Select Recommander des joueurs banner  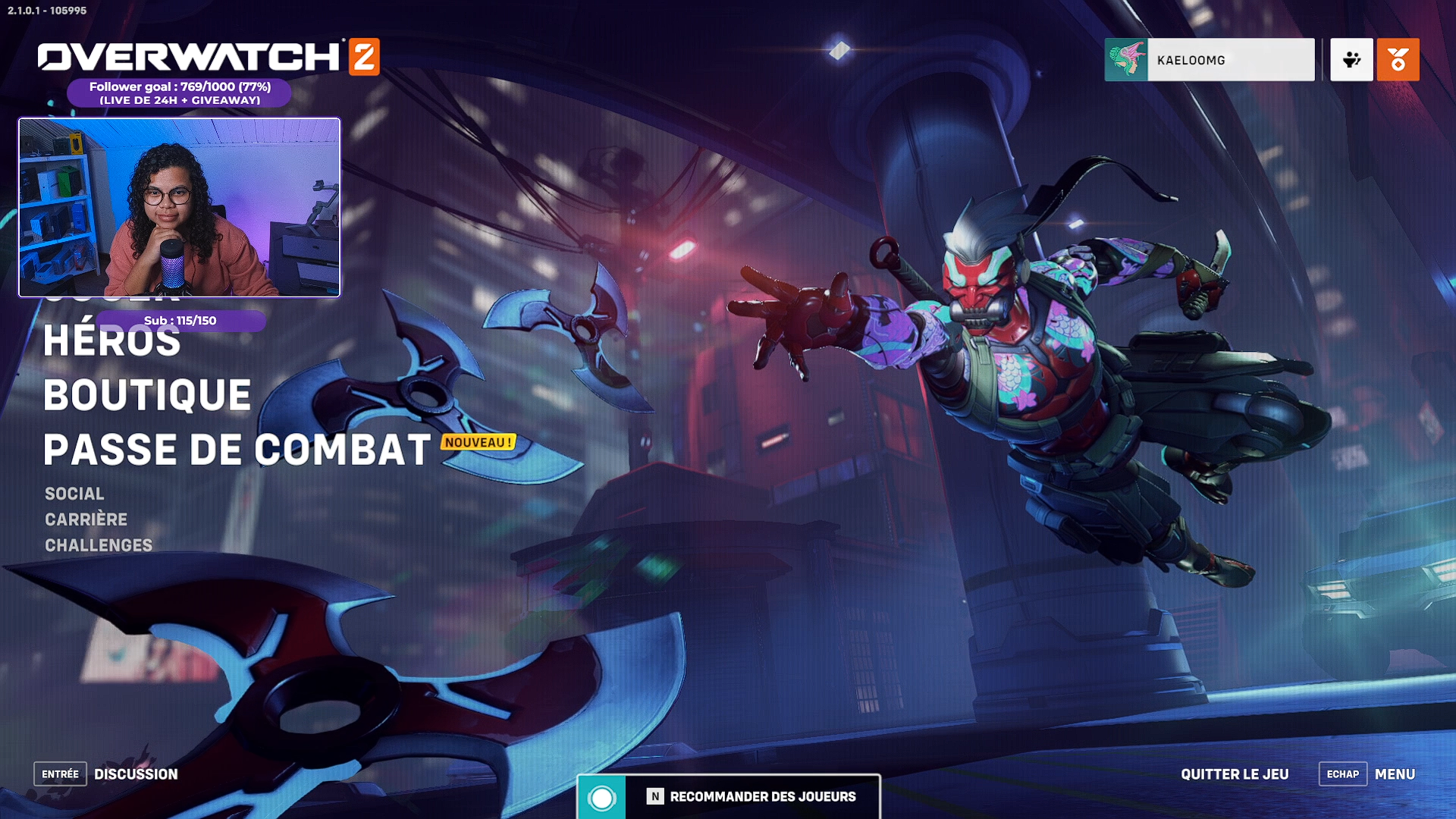(728, 796)
